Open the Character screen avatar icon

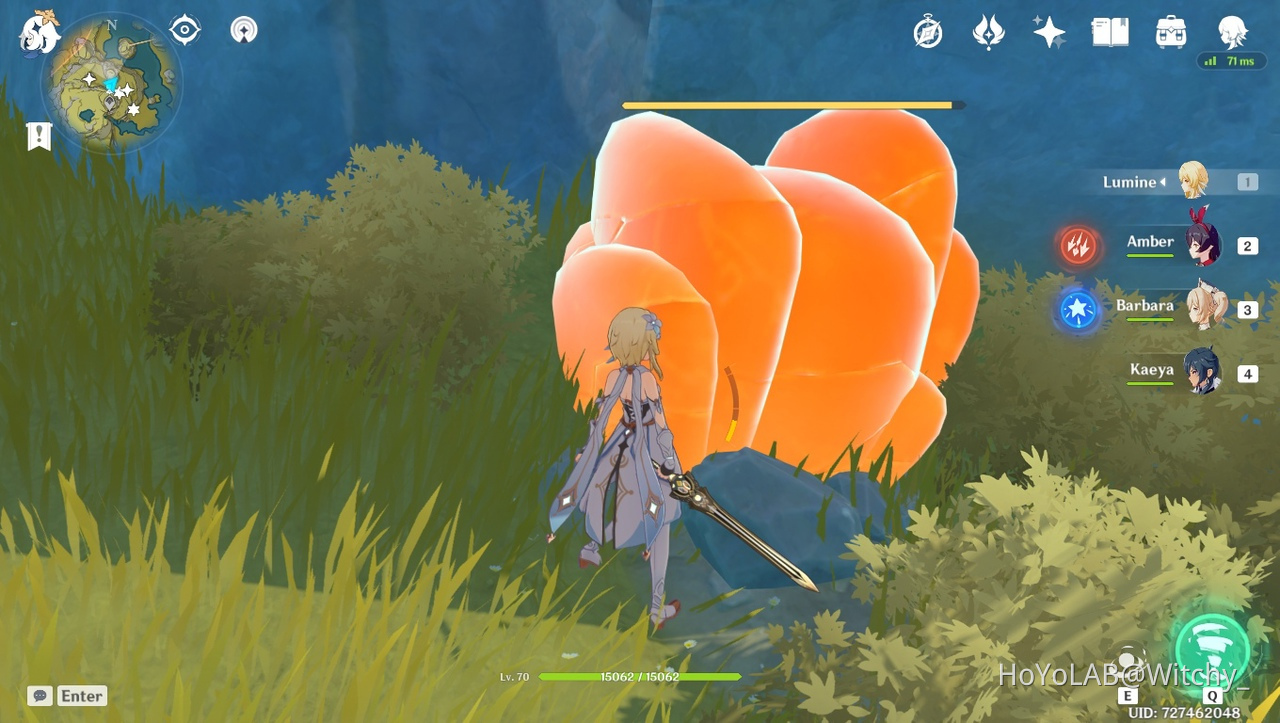pyautogui.click(x=1232, y=32)
